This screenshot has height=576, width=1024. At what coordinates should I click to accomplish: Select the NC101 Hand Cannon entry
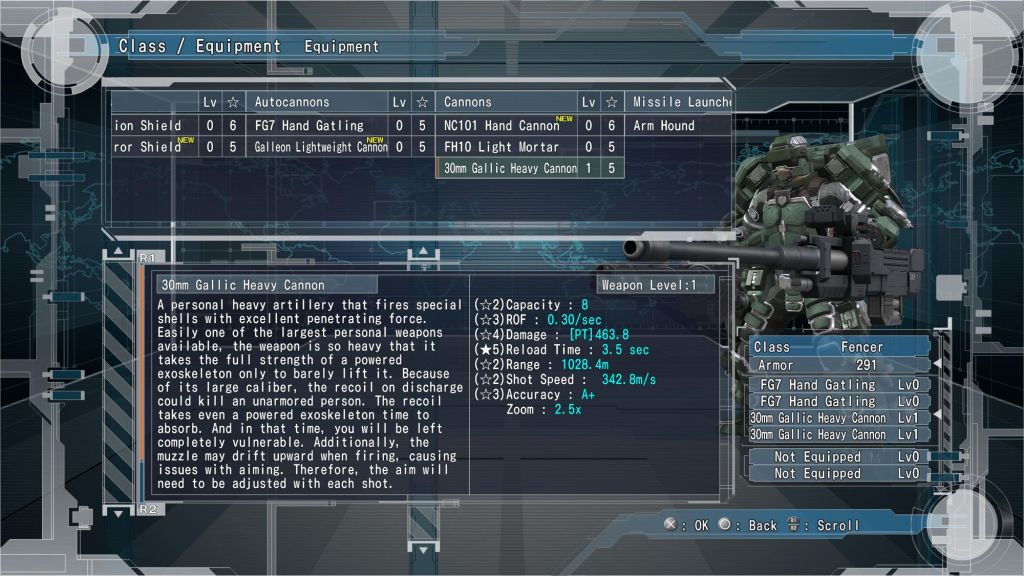click(502, 125)
